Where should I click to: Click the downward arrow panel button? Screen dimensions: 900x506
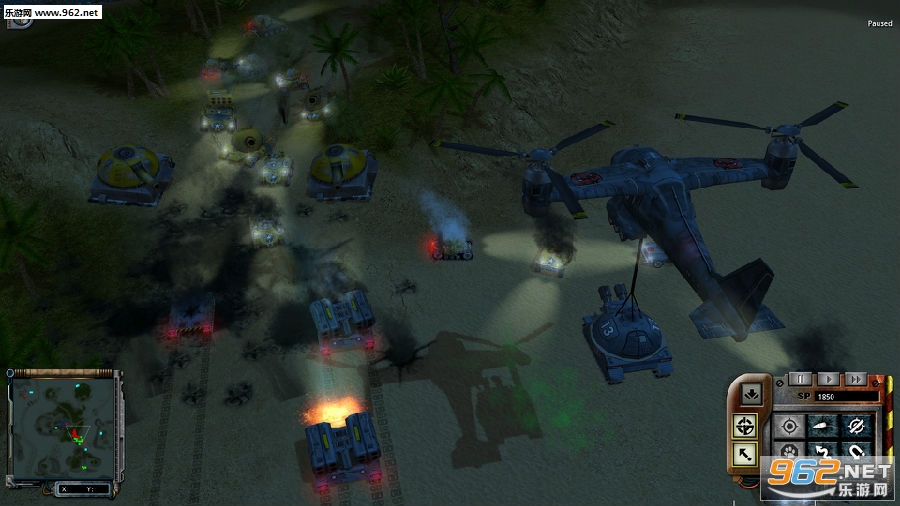(x=751, y=396)
